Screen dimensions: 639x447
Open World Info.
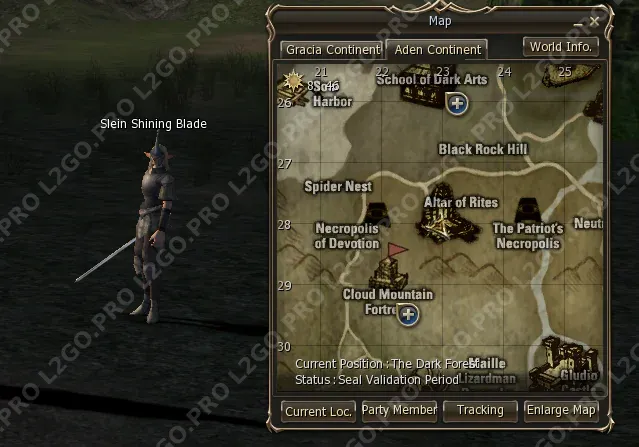pyautogui.click(x=561, y=46)
